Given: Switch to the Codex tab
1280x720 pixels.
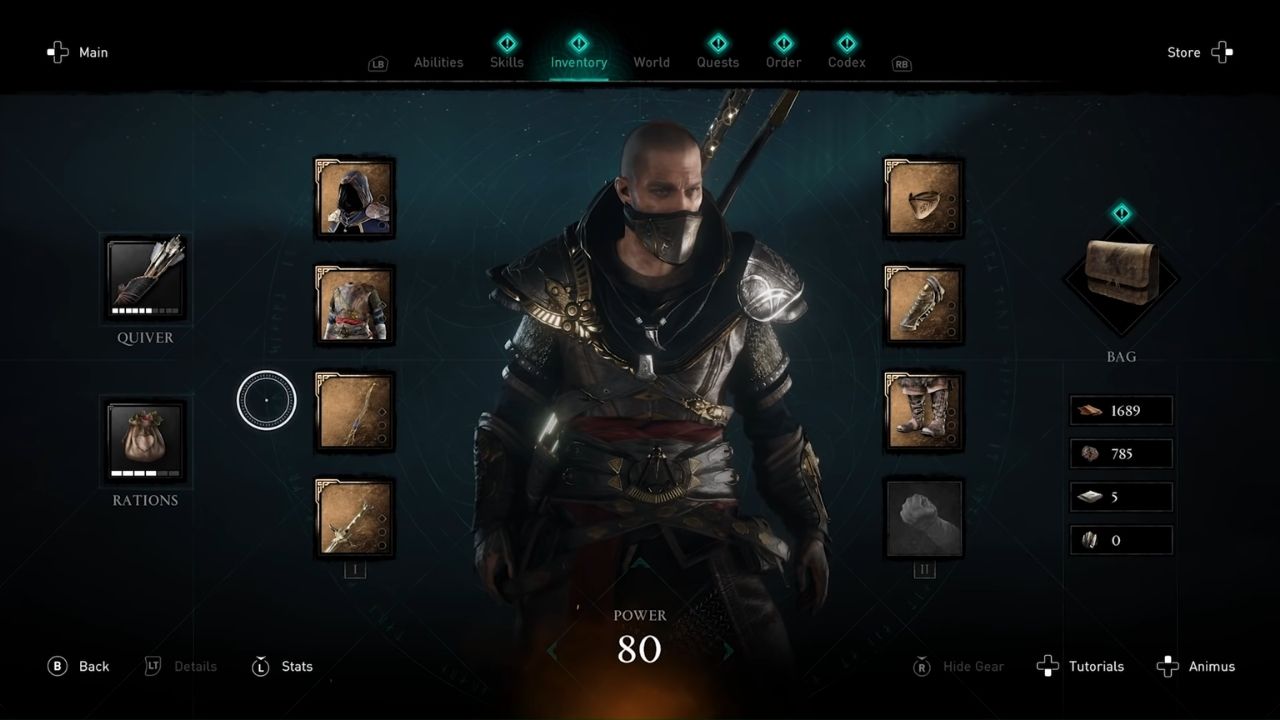Looking at the screenshot, I should [x=846, y=62].
